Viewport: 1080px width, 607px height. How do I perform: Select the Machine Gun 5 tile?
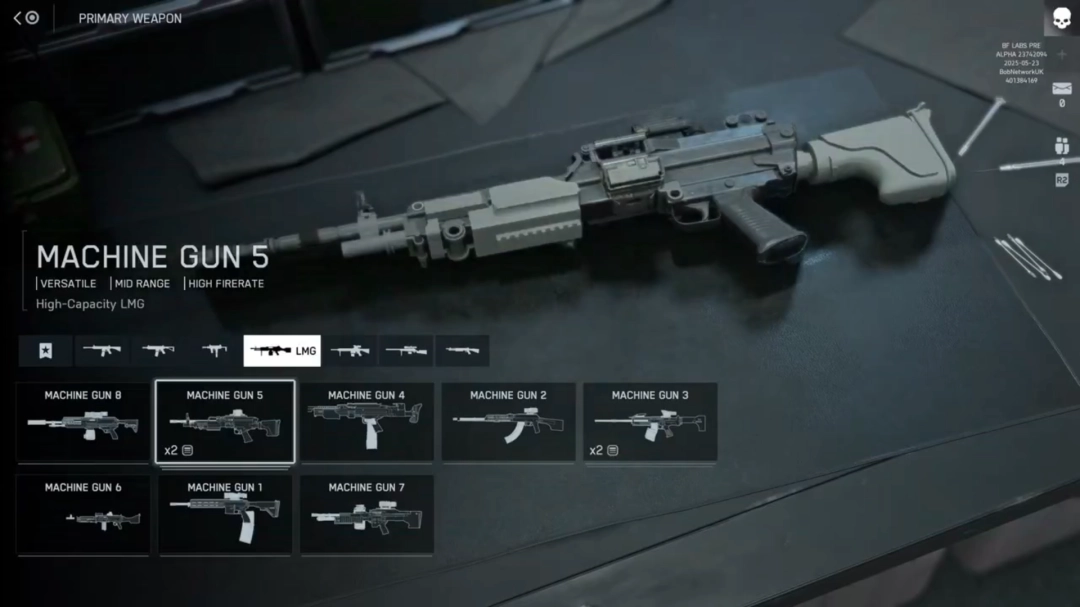pos(225,422)
